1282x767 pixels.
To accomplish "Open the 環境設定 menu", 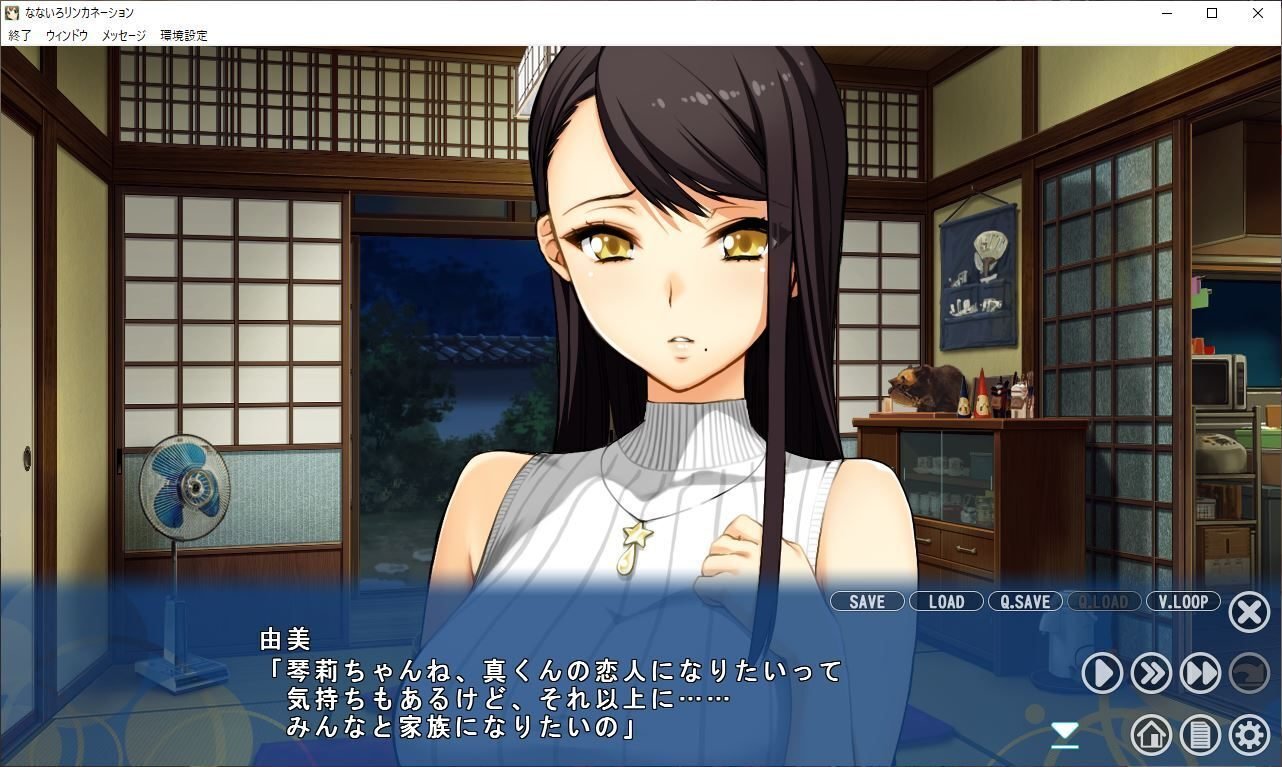I will coord(182,34).
